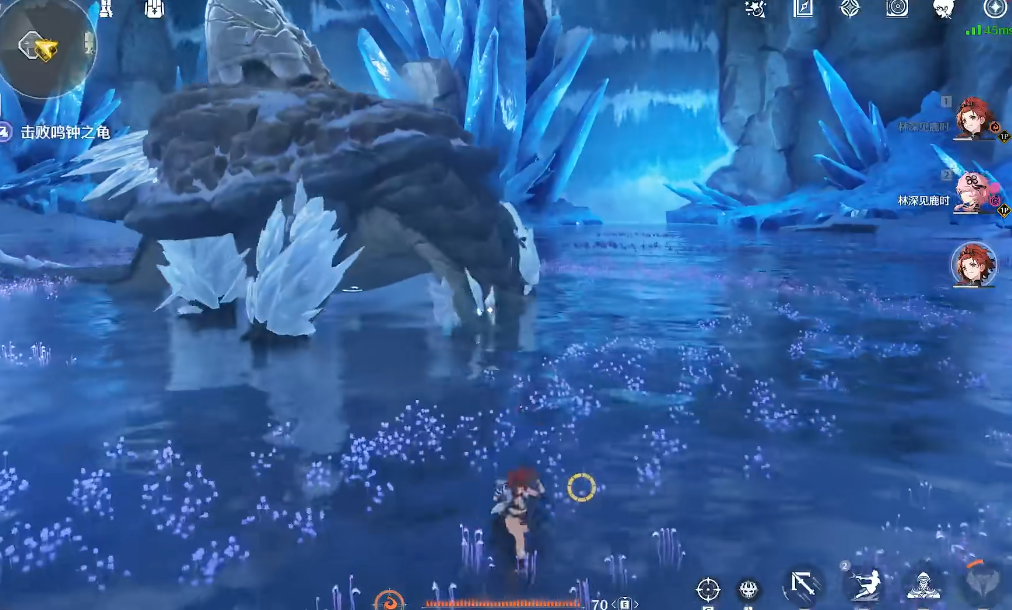1012x610 pixels.
Task: Tap the crosshair lock-on target button
Action: click(x=708, y=589)
